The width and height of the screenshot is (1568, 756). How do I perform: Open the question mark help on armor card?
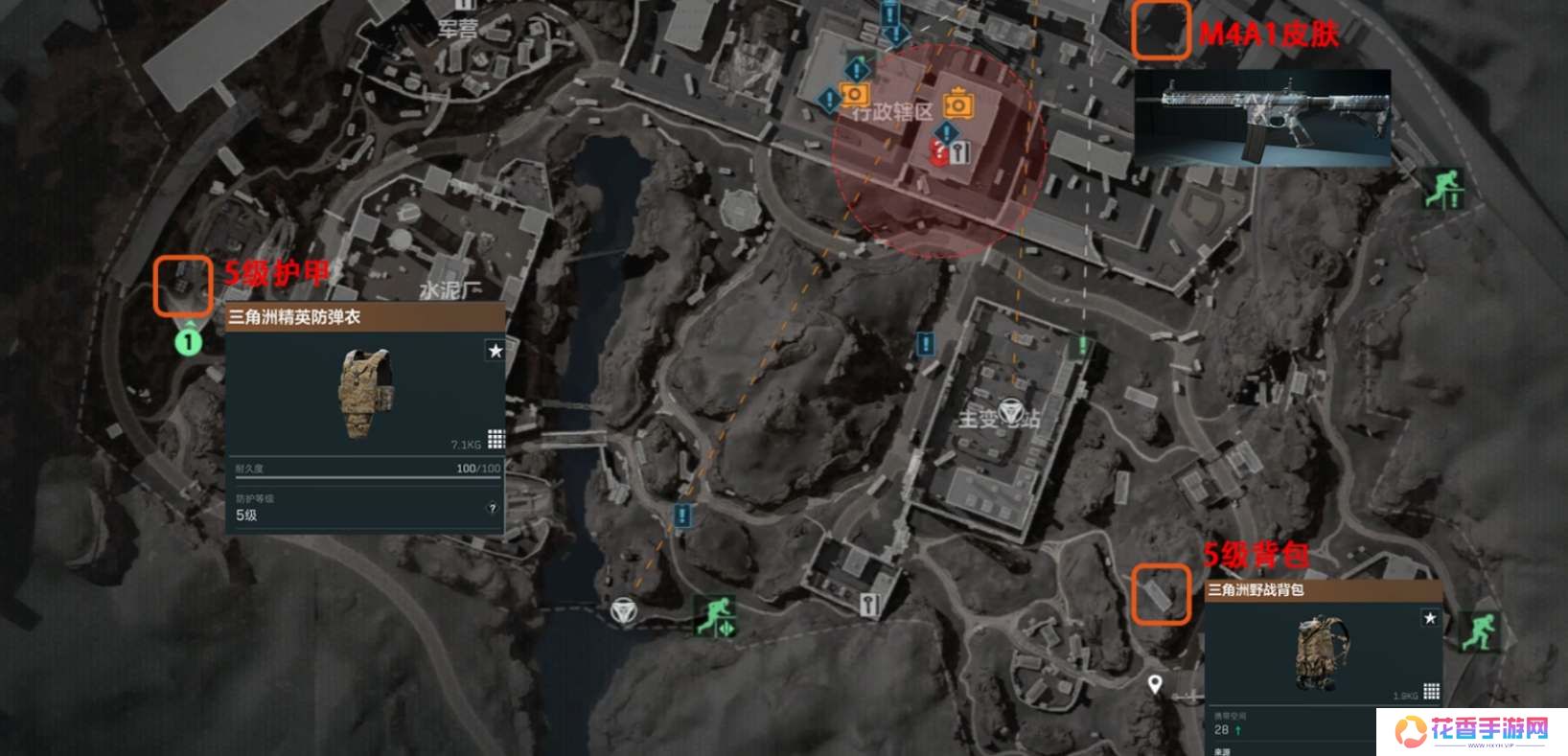pos(493,509)
